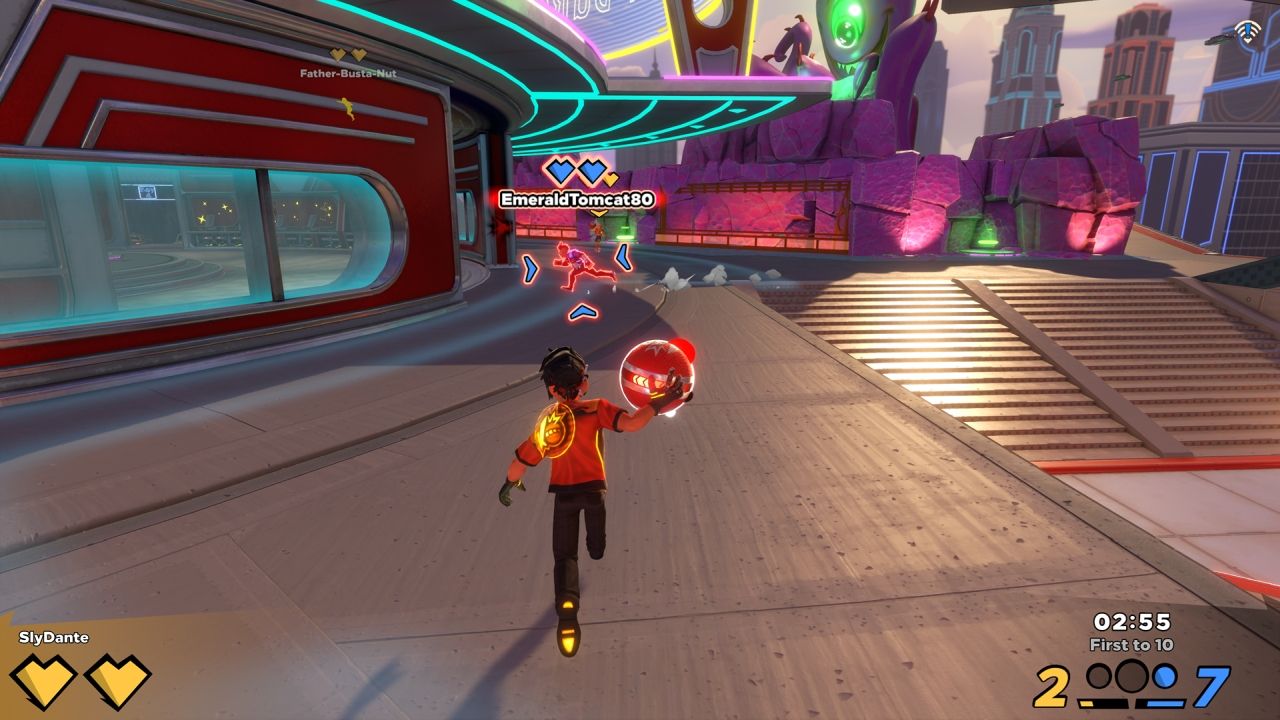Select the left blue chevron targeting marker

[530, 267]
